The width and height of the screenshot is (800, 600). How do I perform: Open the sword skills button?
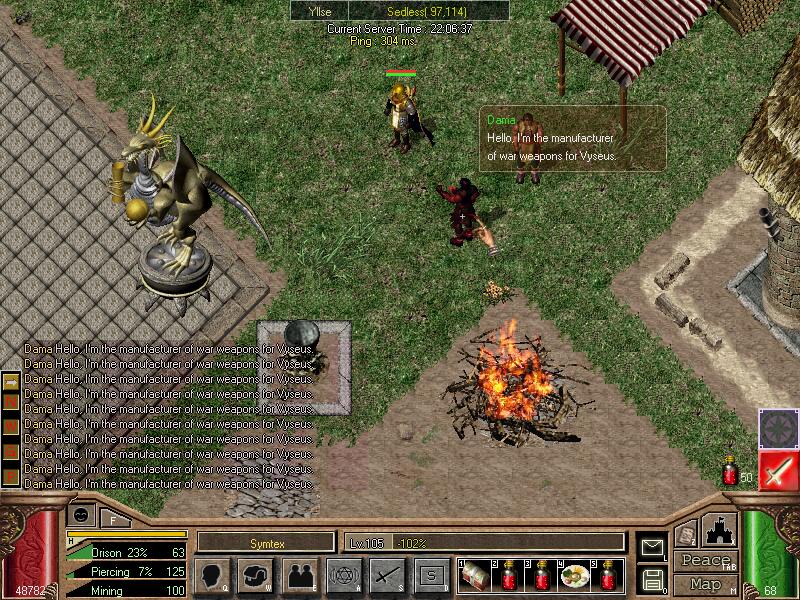click(x=388, y=575)
